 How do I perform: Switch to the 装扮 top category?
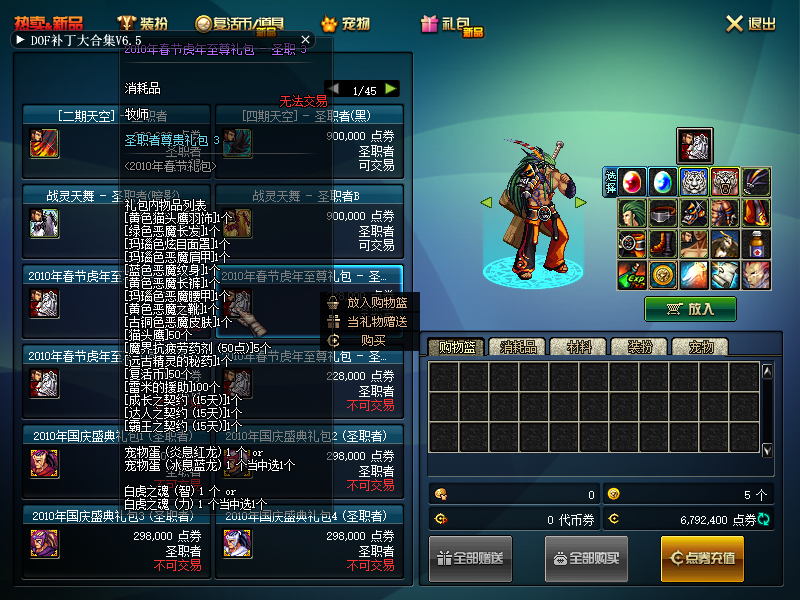click(142, 23)
